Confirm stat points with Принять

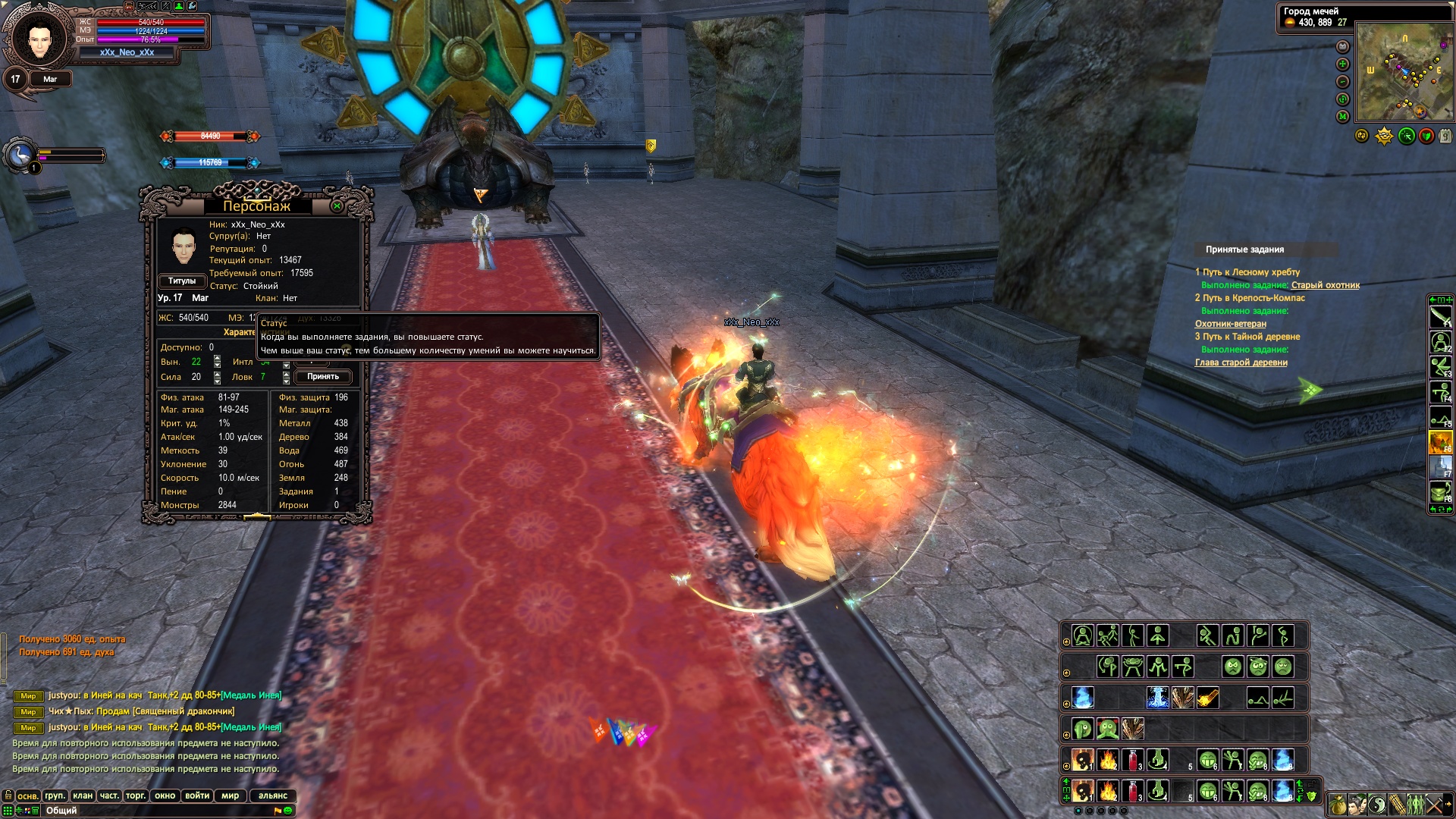(323, 377)
